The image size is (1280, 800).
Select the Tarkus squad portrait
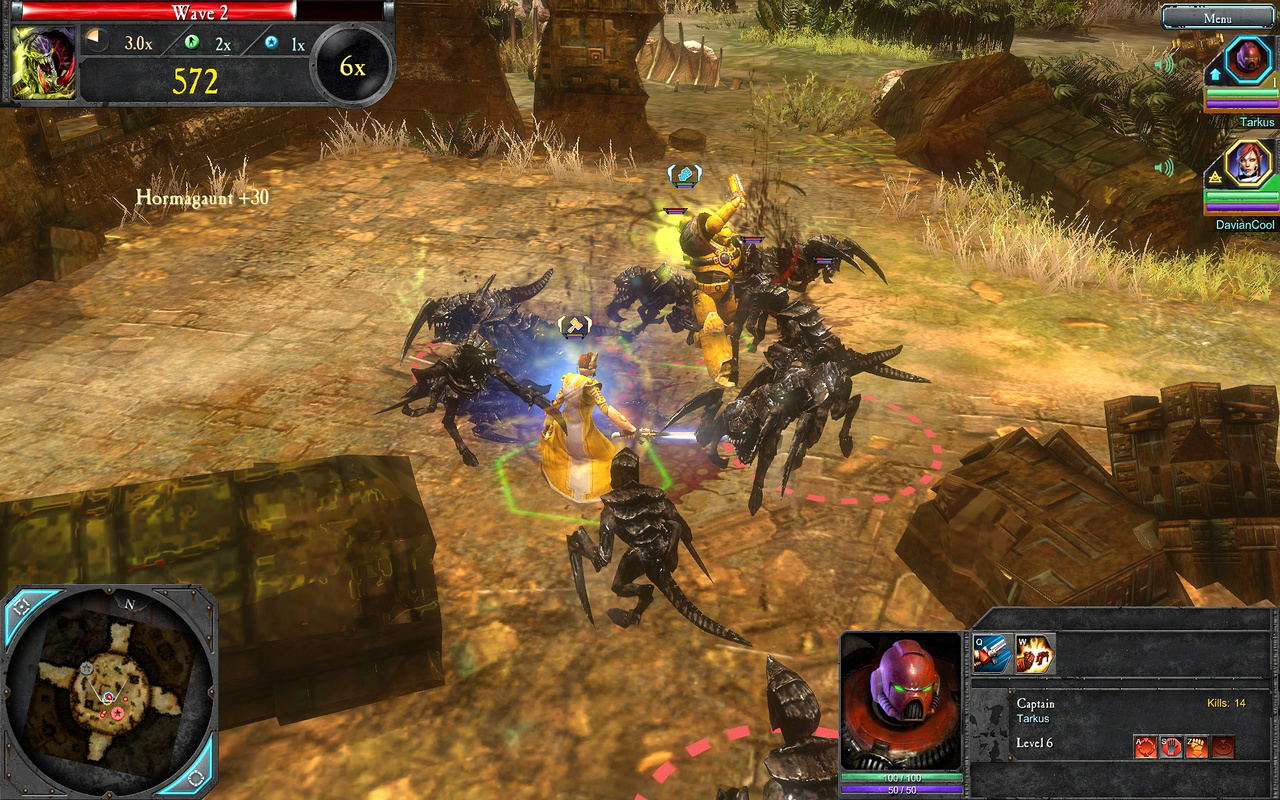click(x=1247, y=59)
